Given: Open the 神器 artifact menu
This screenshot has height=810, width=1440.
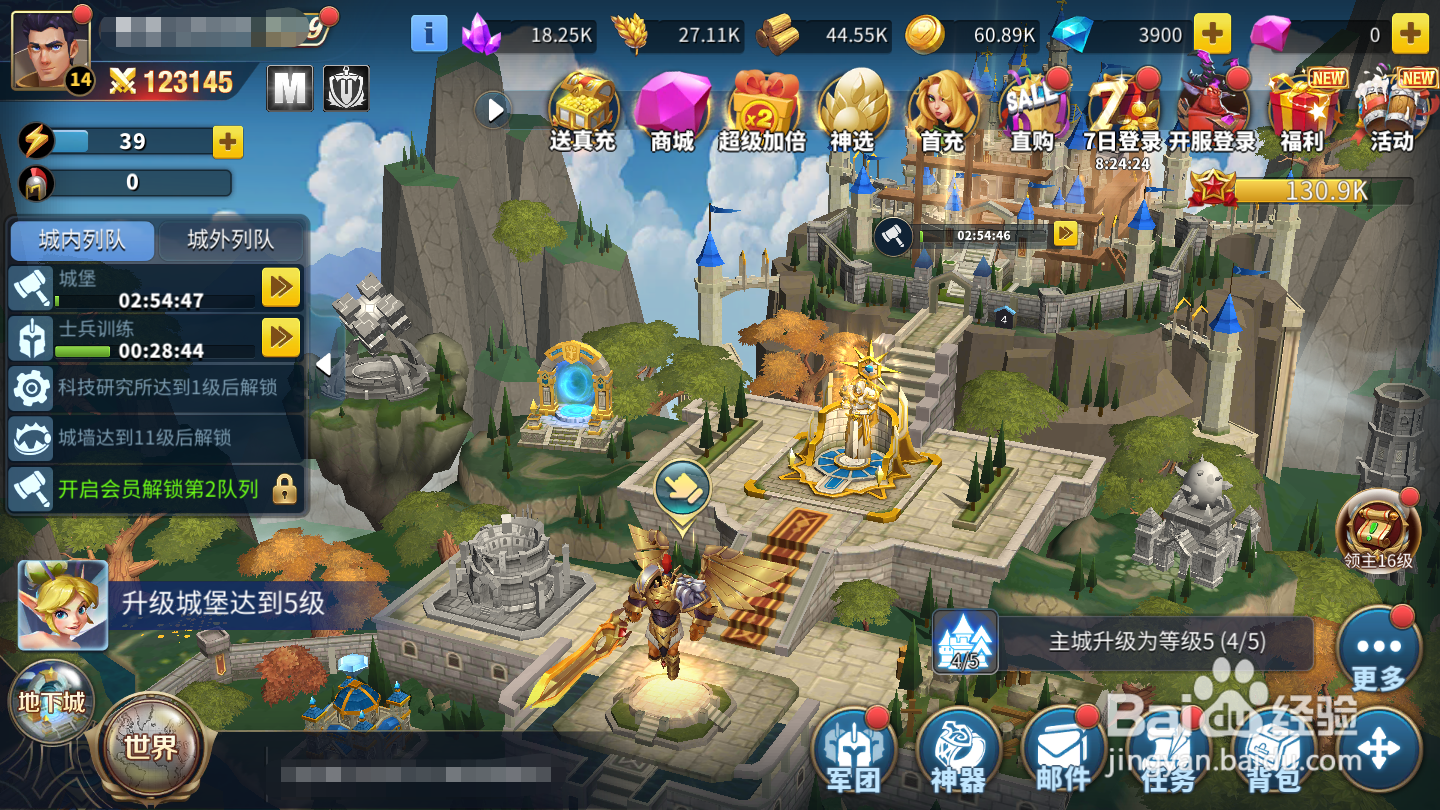Looking at the screenshot, I should tap(958, 752).
